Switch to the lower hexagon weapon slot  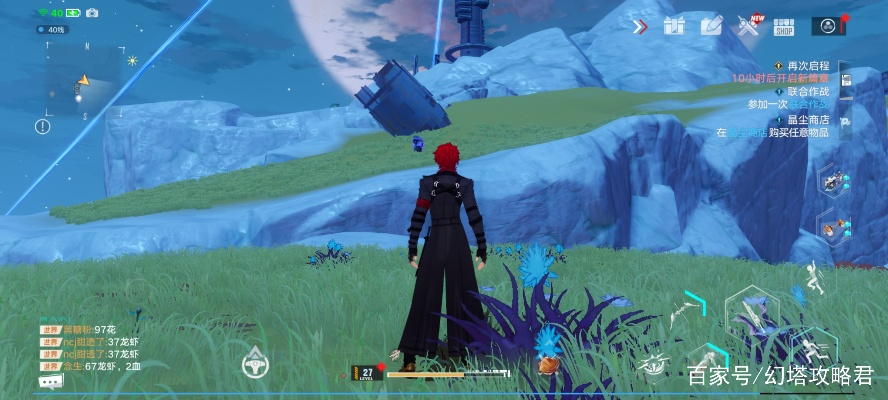tap(832, 227)
